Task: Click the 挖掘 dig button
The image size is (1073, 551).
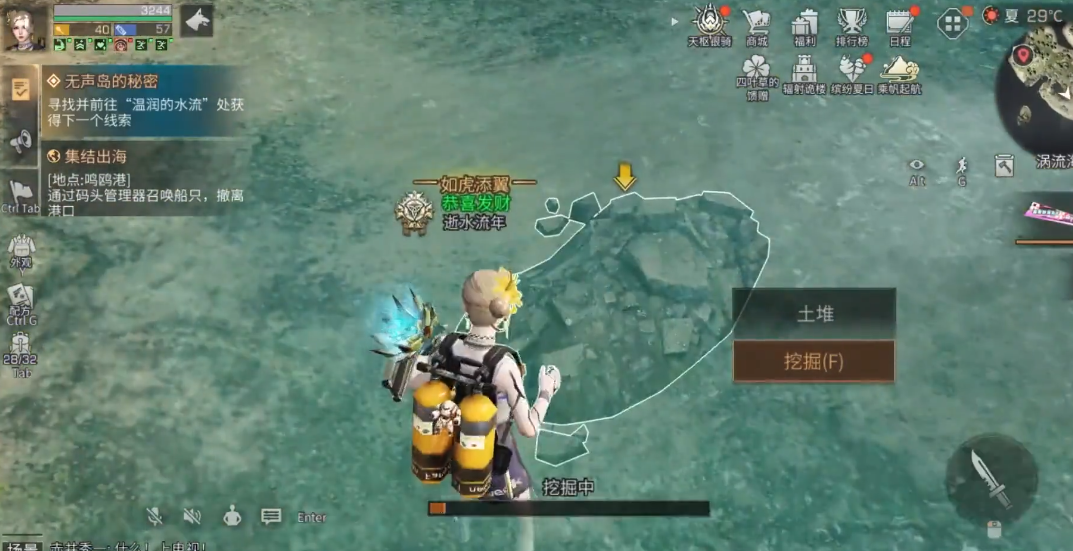Action: point(813,361)
